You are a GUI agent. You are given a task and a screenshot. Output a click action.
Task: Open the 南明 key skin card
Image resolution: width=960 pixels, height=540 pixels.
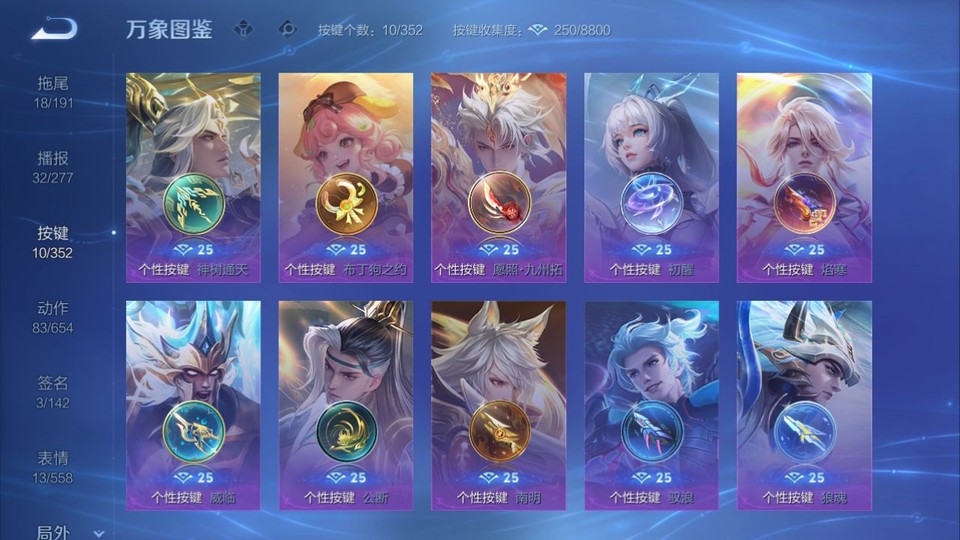pyautogui.click(x=498, y=405)
